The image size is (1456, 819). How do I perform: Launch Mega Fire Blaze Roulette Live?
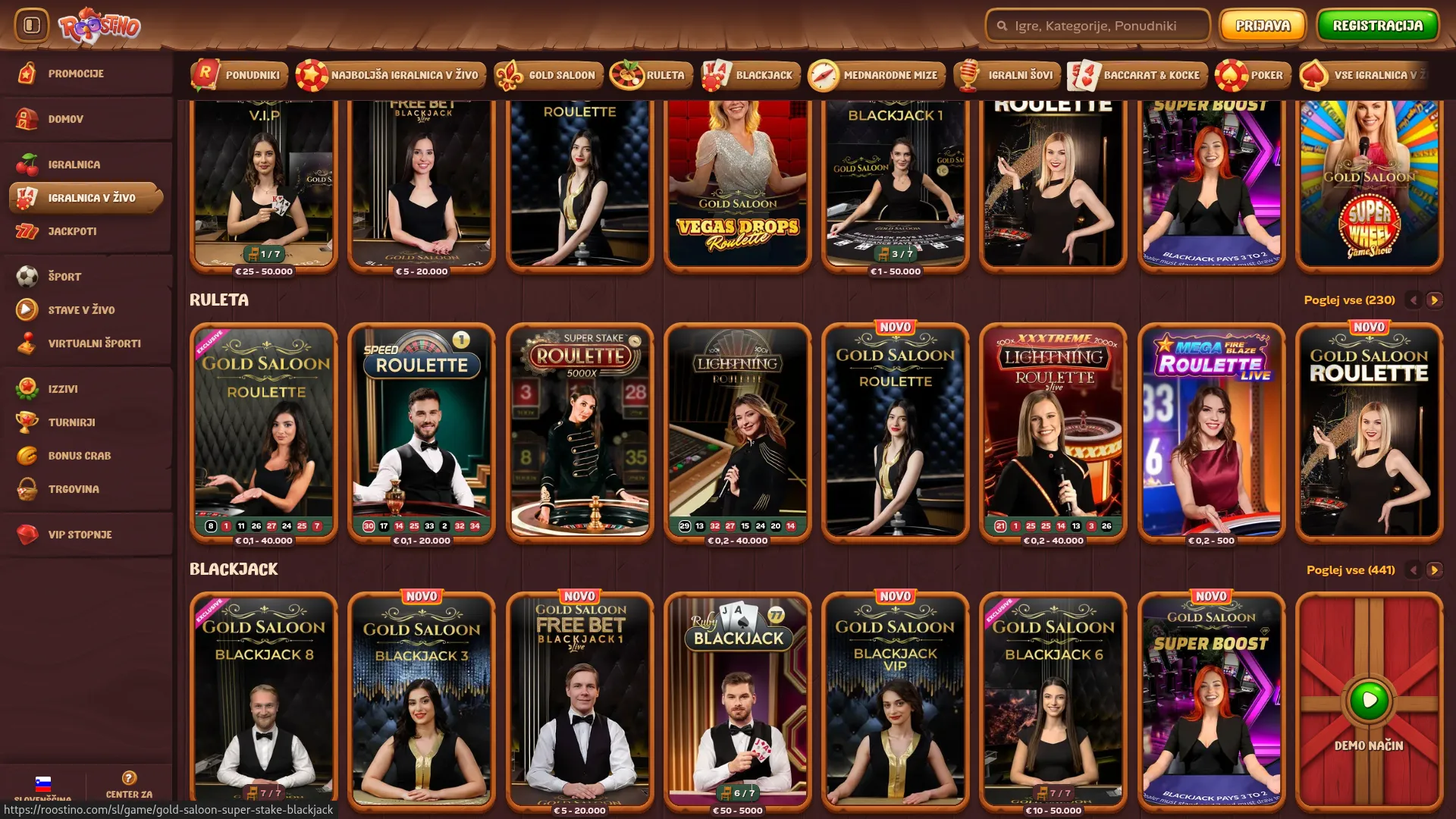[x=1211, y=432]
